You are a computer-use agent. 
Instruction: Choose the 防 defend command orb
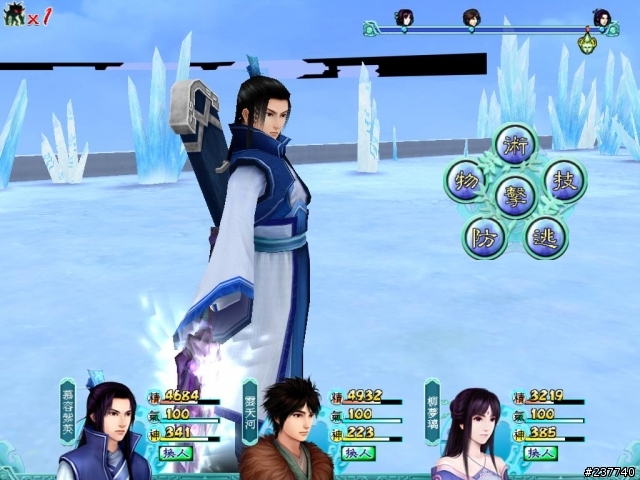point(485,237)
